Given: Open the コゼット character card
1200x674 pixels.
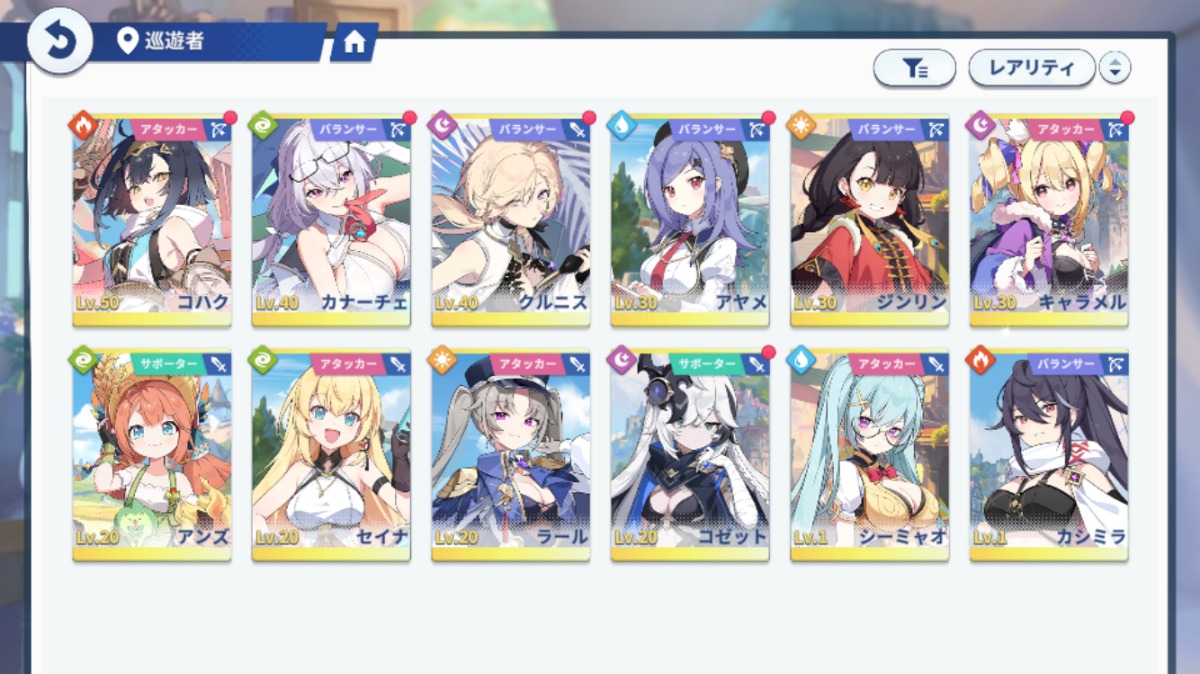Looking at the screenshot, I should coord(690,455).
